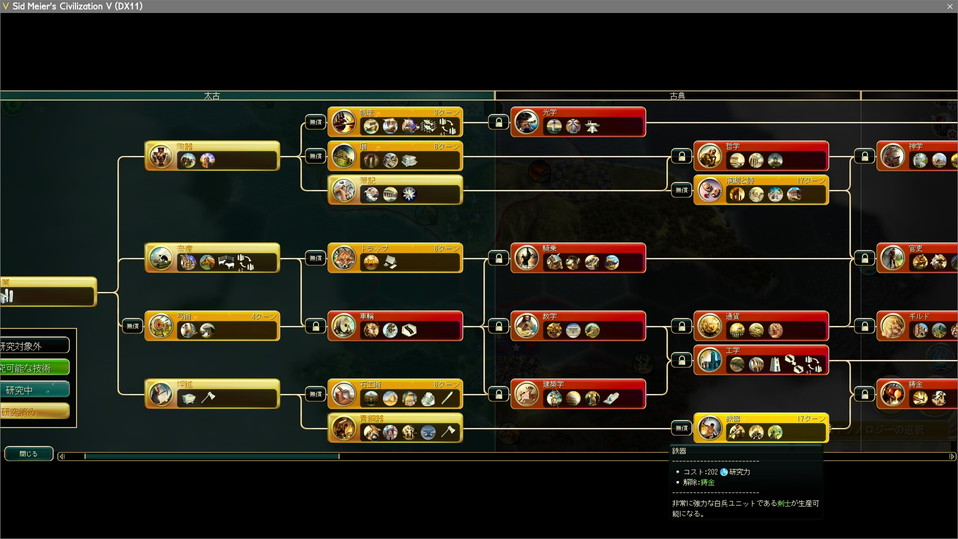Select the 建築学 (Construction) technology

(578, 394)
